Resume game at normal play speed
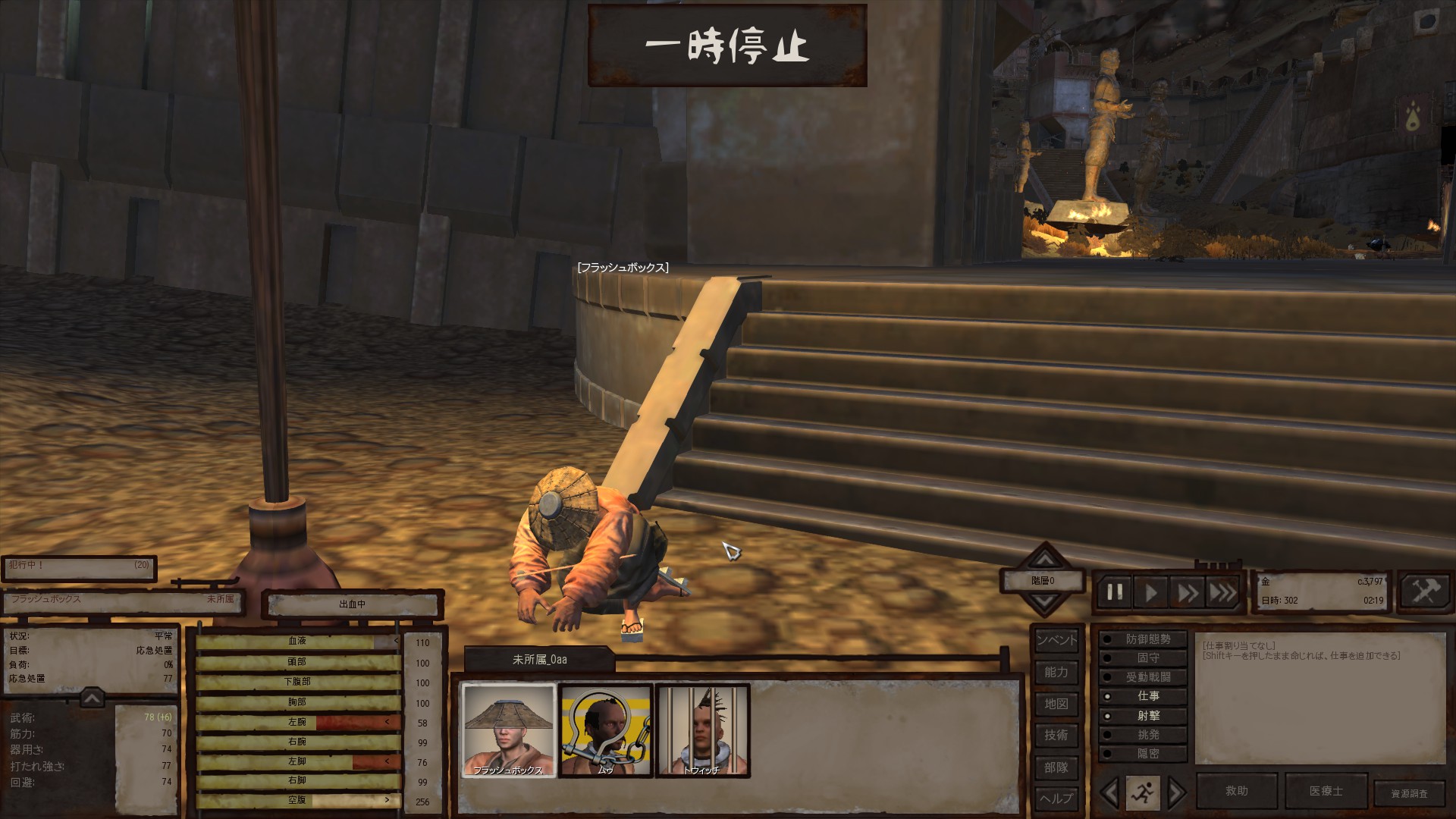The image size is (1456, 819). click(1151, 592)
